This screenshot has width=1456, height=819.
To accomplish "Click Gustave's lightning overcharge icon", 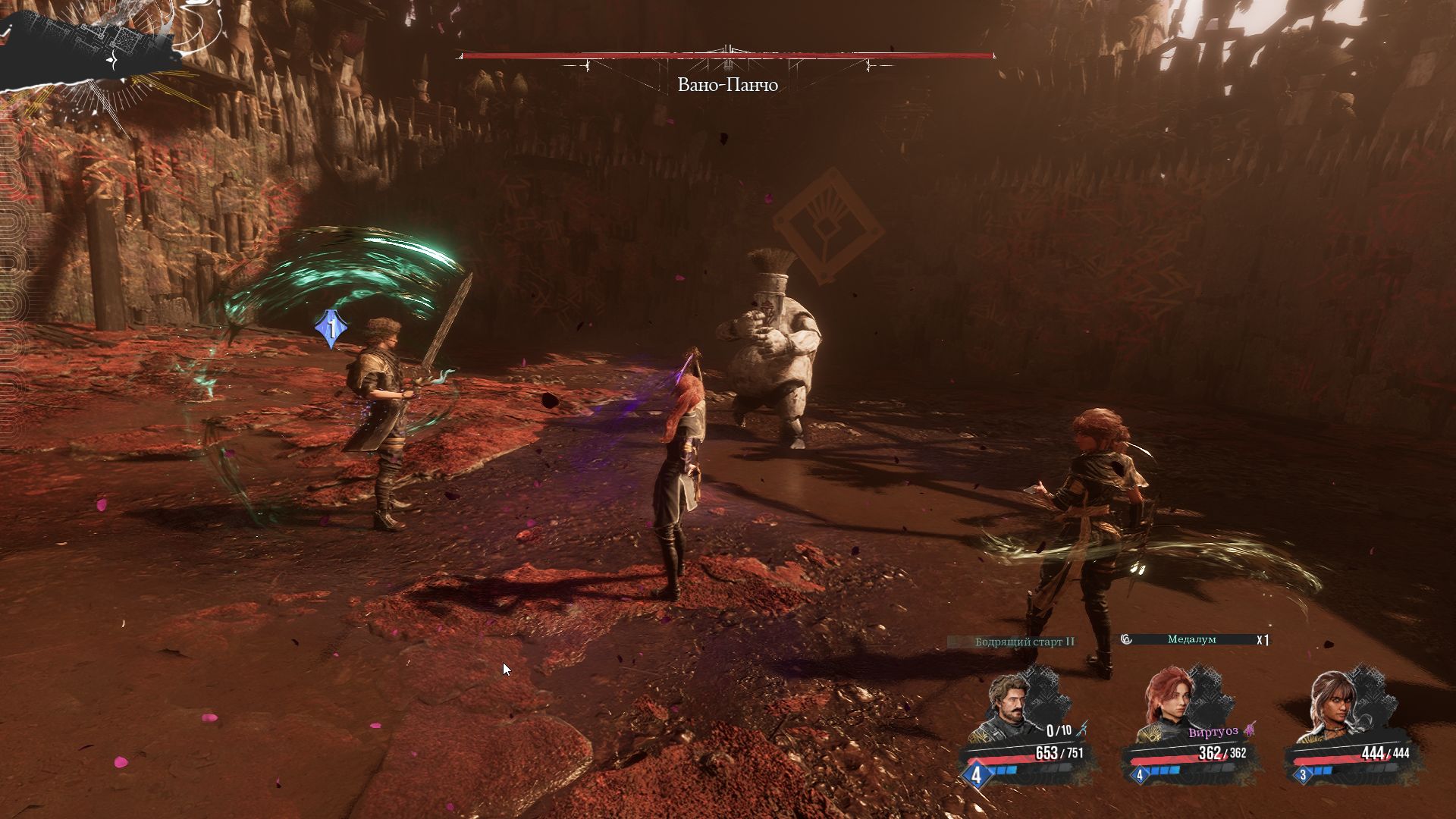I will (1084, 729).
